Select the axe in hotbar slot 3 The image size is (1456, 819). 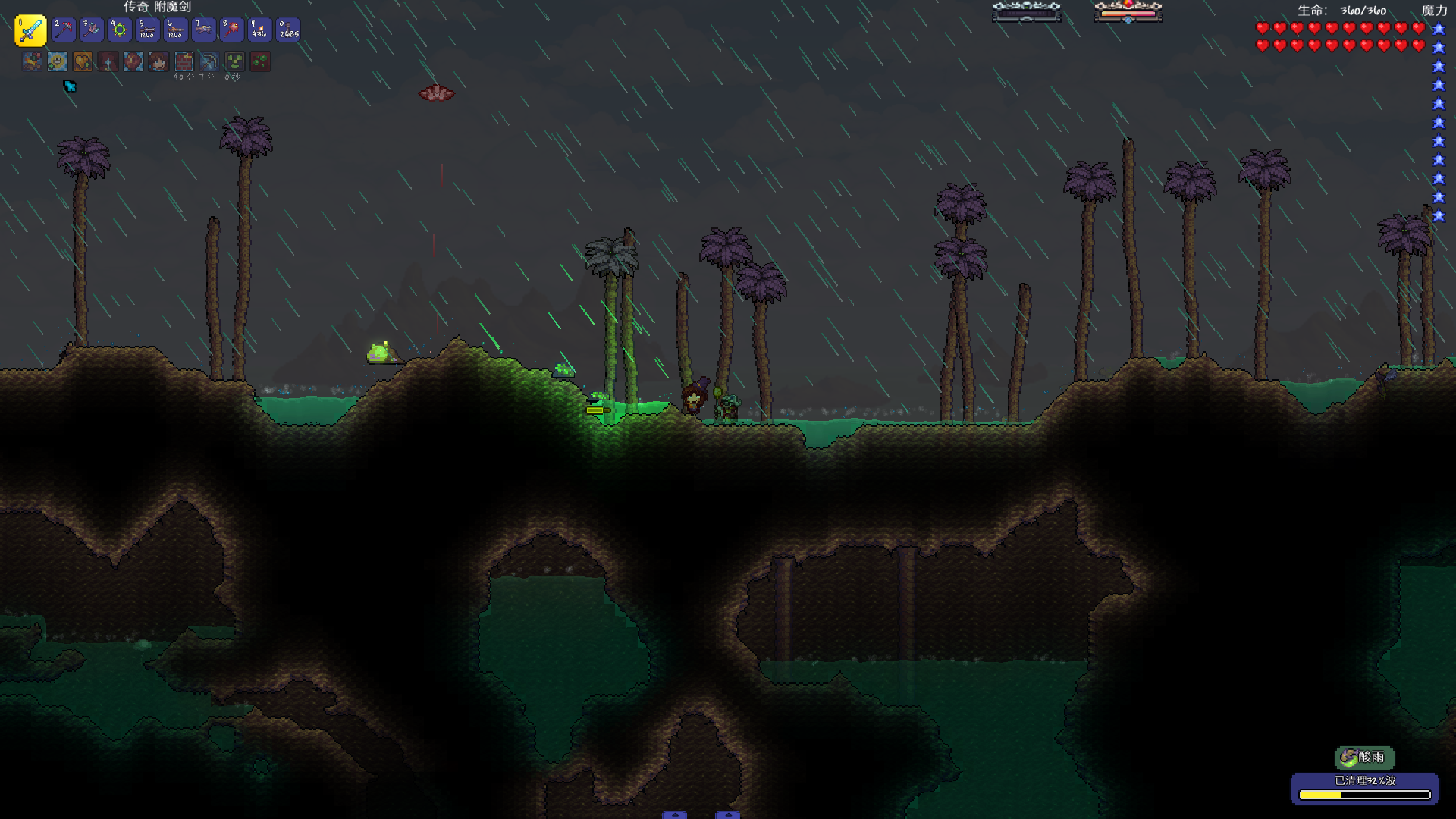92,30
